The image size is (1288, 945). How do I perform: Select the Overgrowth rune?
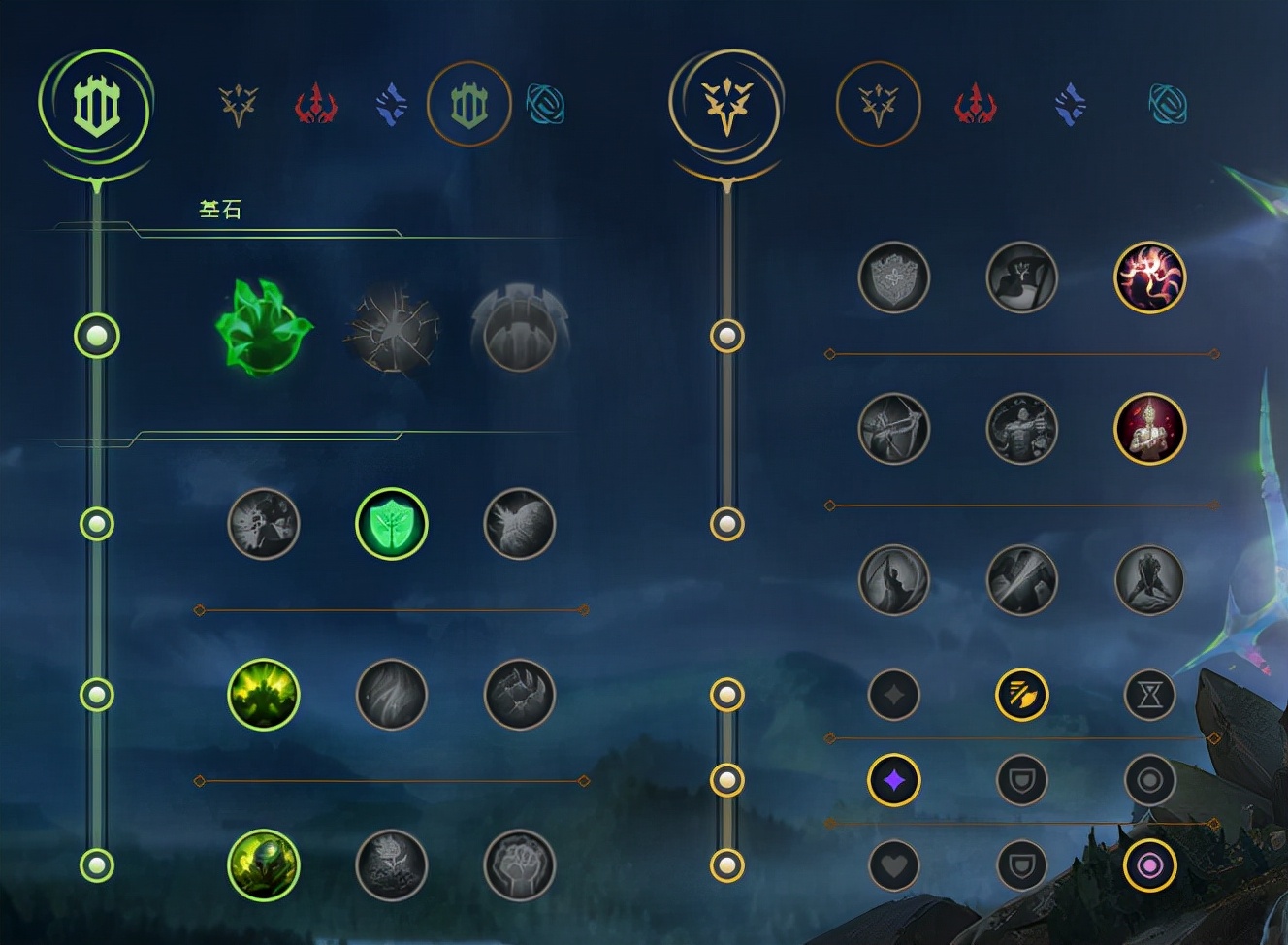(264, 865)
